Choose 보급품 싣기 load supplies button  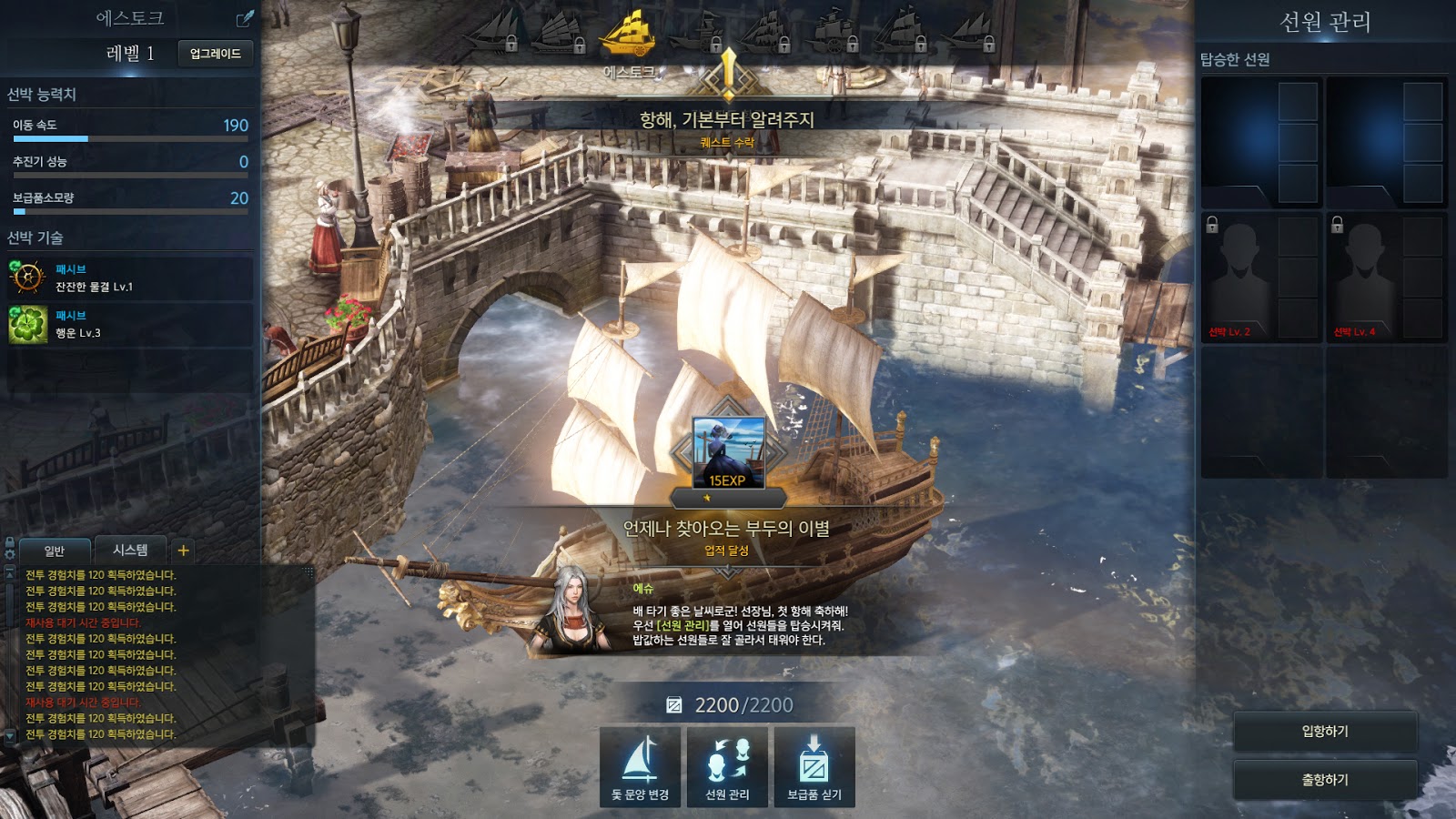tap(814, 766)
